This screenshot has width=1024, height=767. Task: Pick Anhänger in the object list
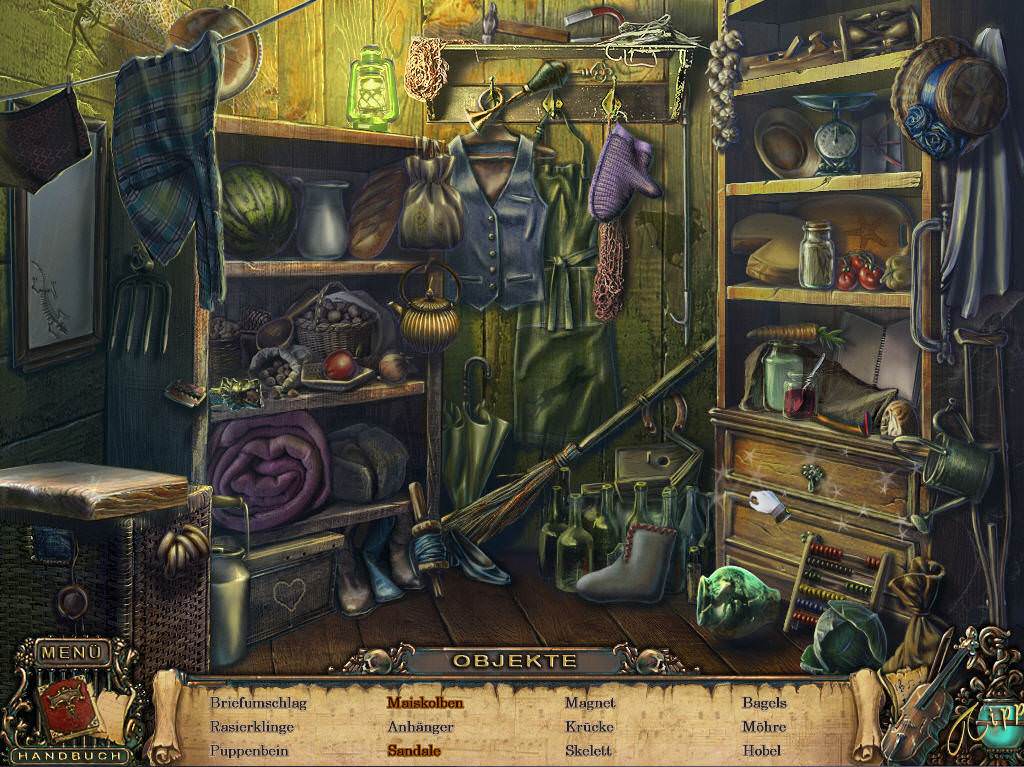(420, 726)
